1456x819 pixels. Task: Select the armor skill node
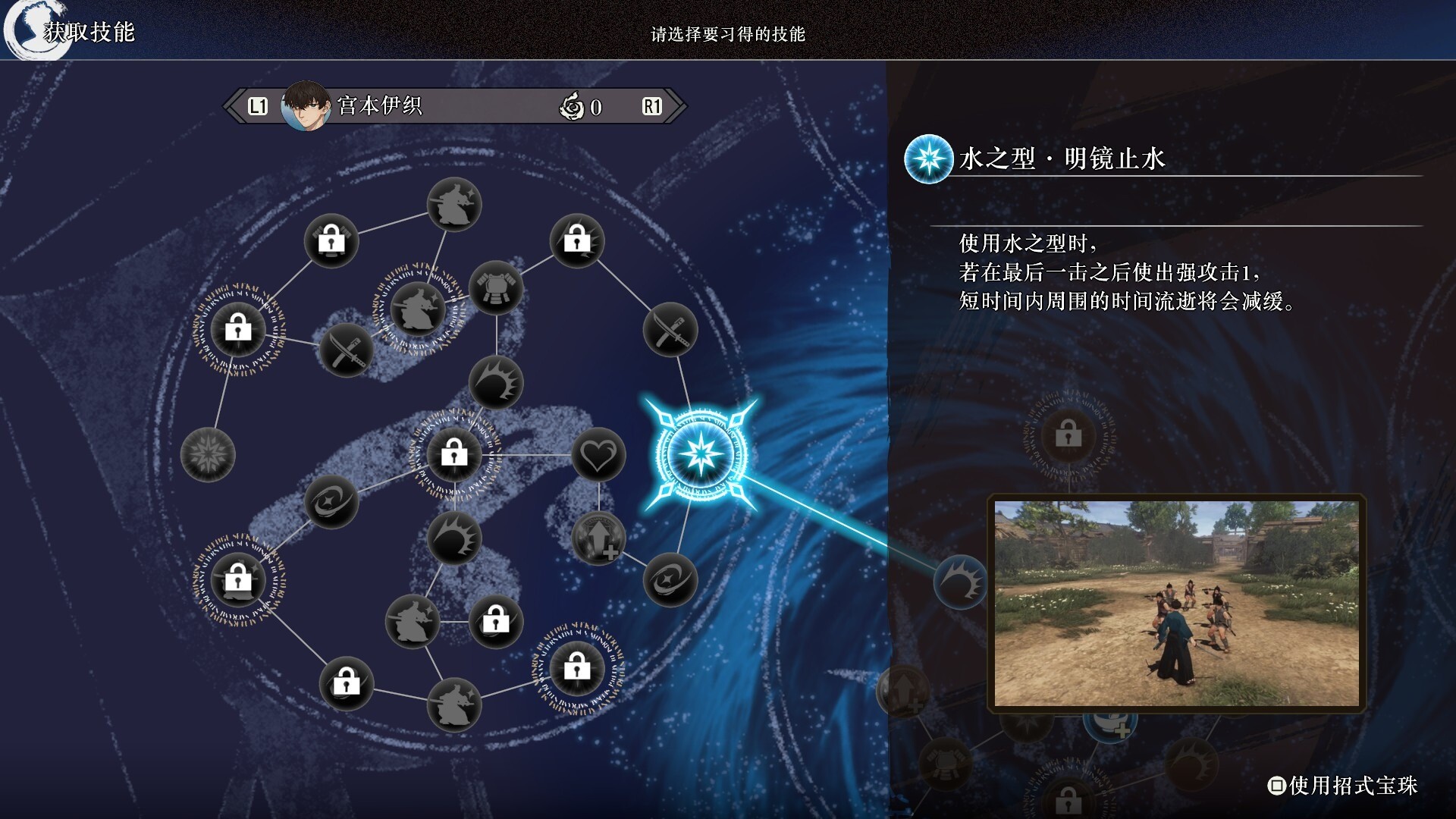point(496,289)
